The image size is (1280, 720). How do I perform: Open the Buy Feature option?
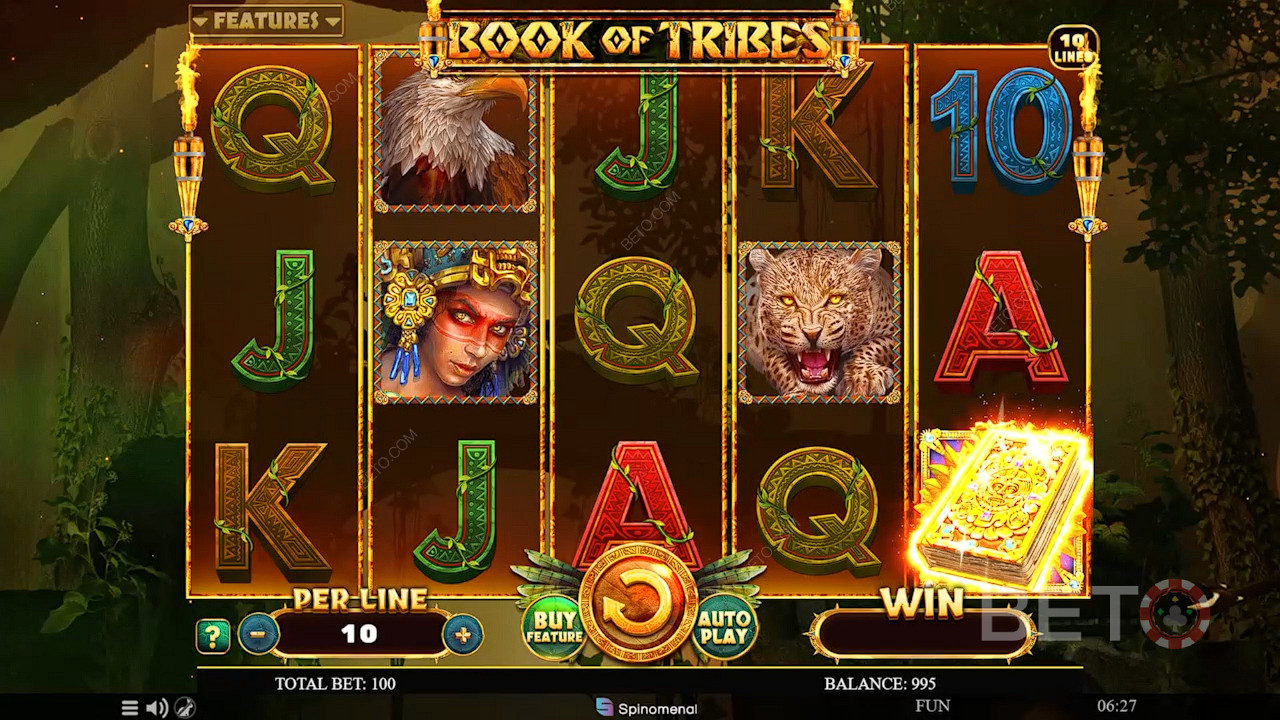[554, 627]
